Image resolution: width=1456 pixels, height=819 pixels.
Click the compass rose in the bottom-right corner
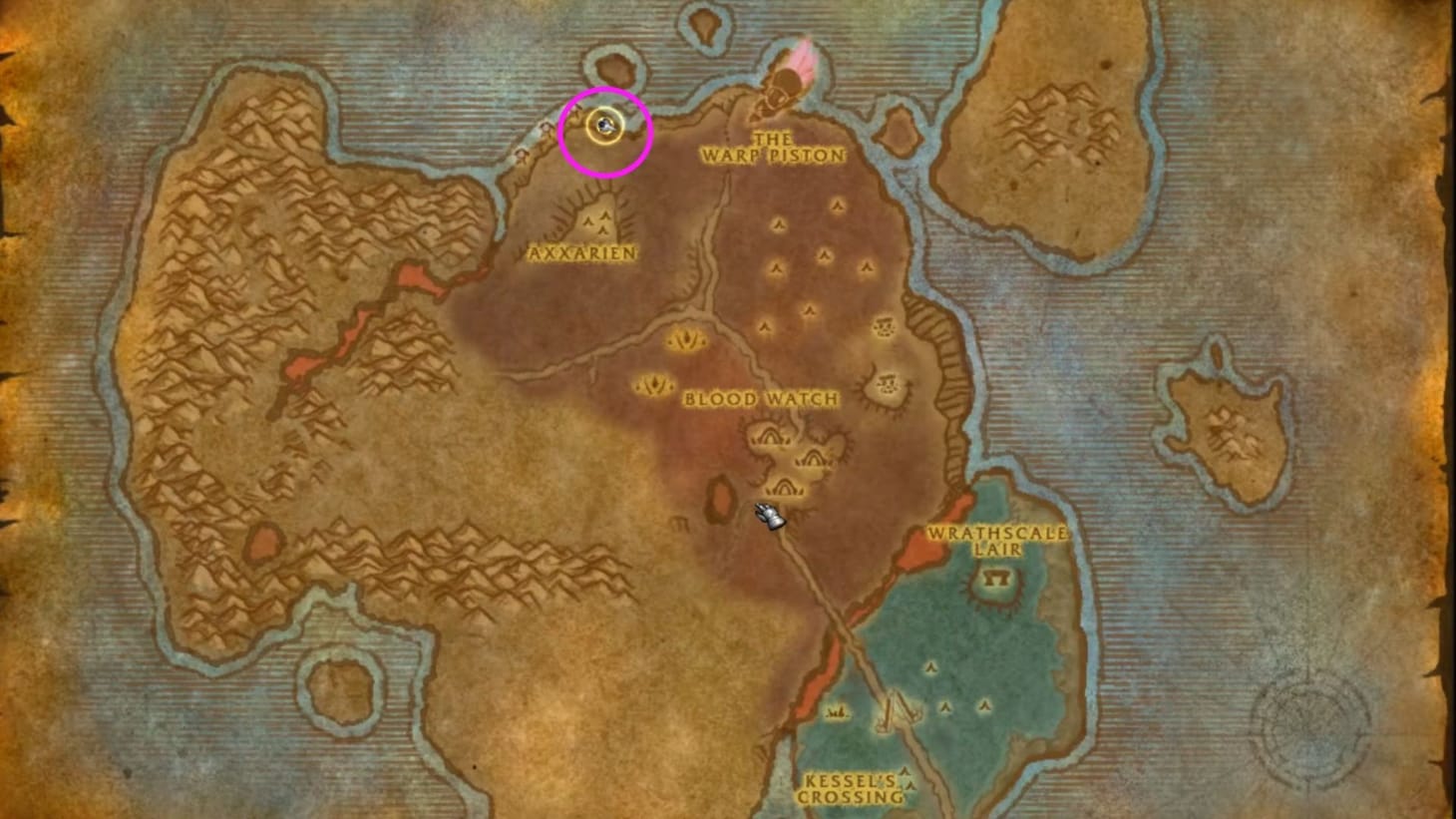click(x=1311, y=721)
